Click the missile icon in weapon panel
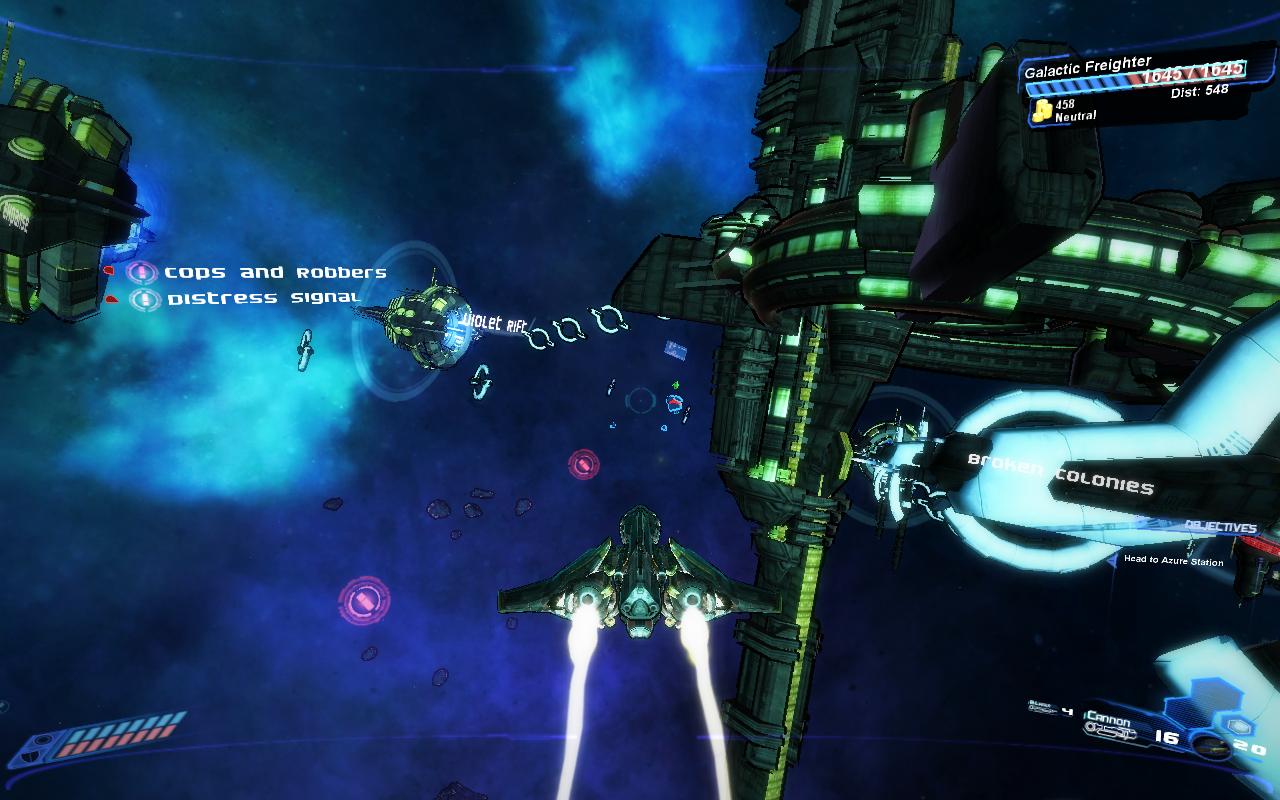Screen dimensions: 1280x800 (1211, 746)
